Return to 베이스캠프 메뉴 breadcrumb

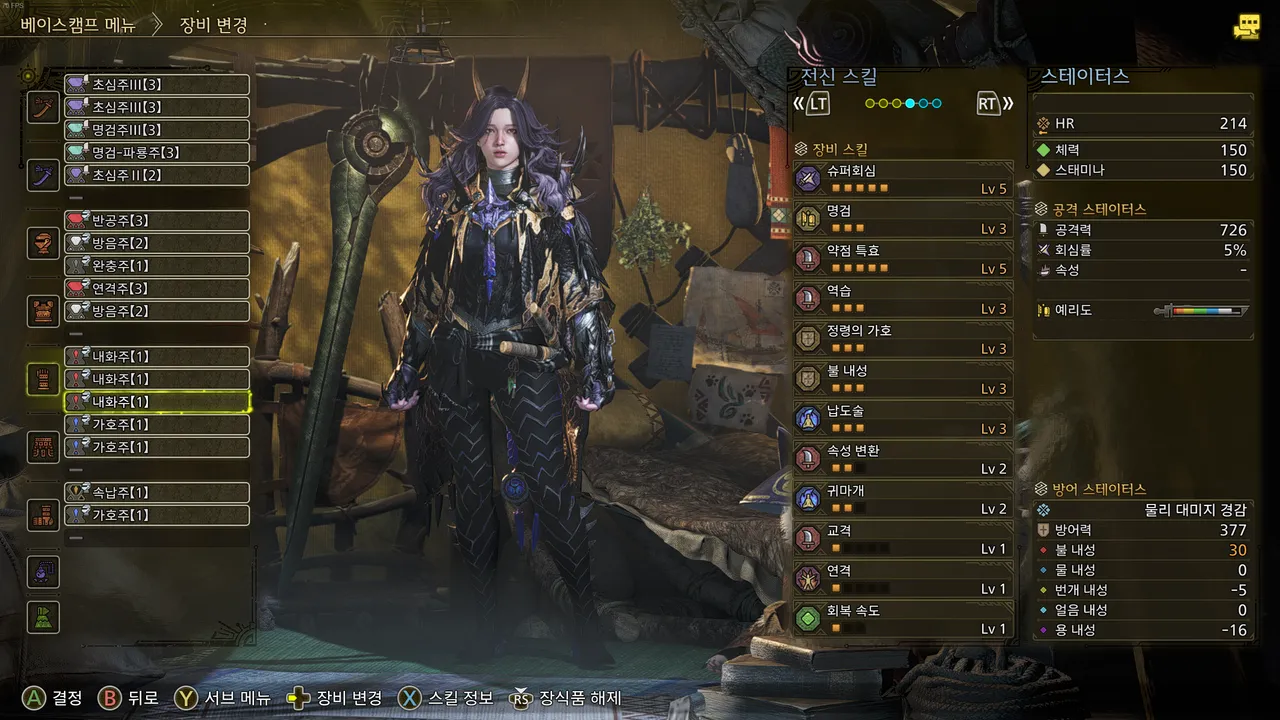[x=78, y=25]
